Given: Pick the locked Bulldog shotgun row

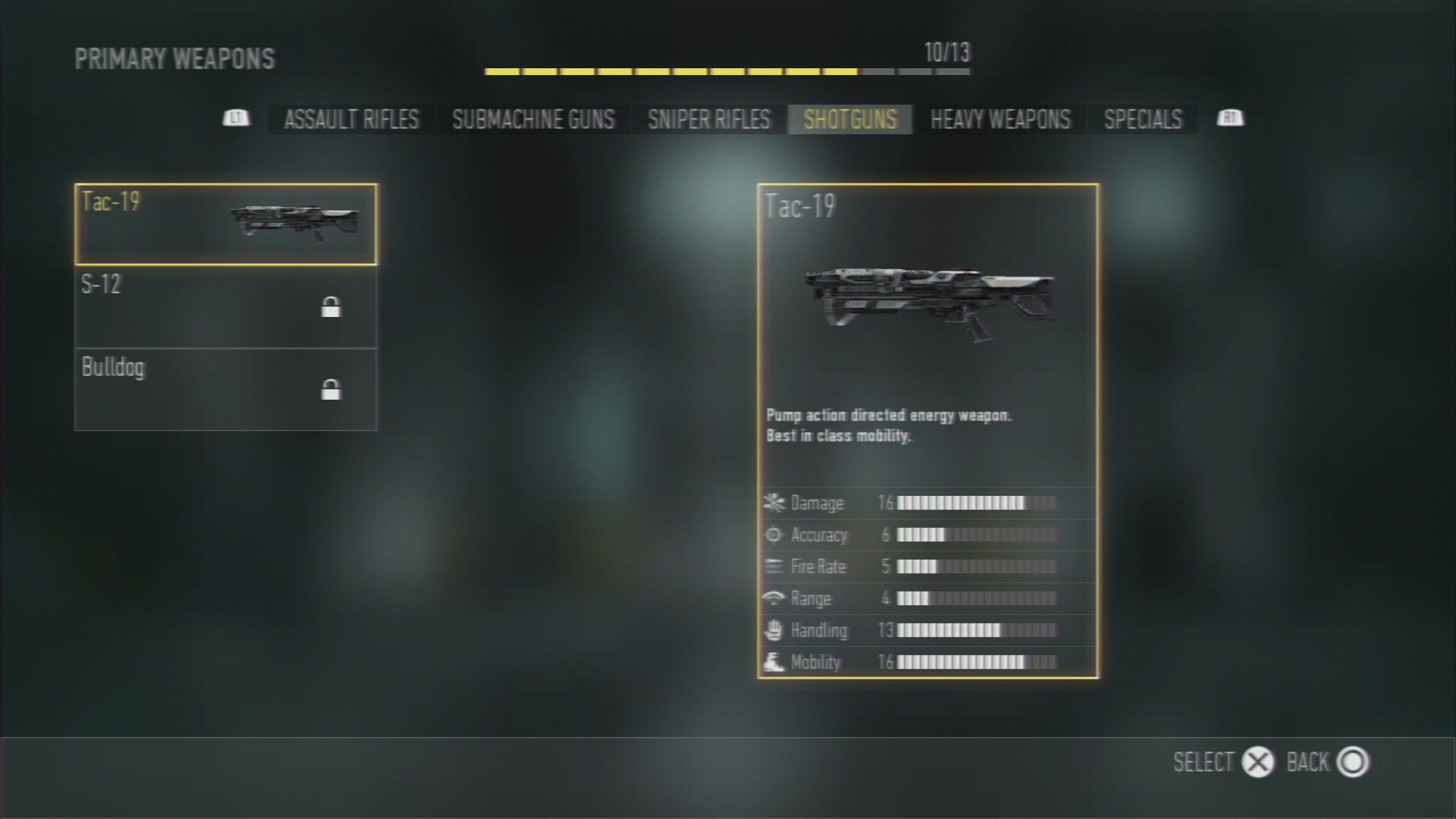Looking at the screenshot, I should (225, 389).
